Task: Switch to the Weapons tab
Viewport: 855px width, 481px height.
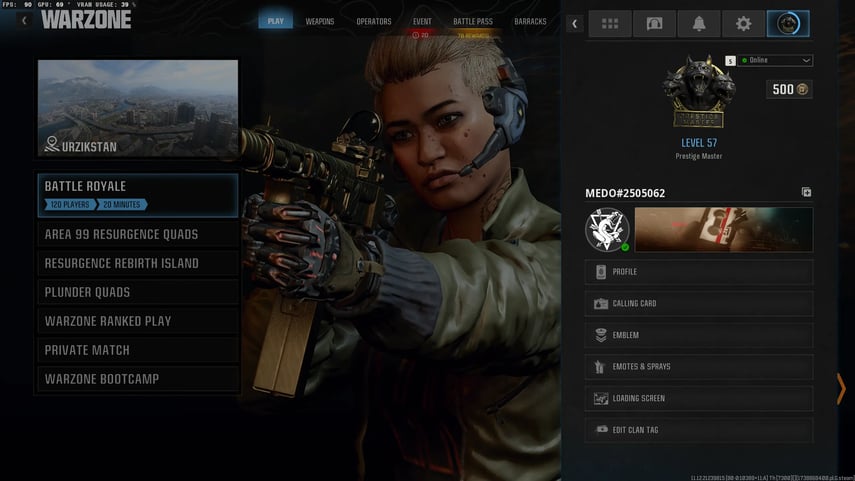Action: coord(320,21)
